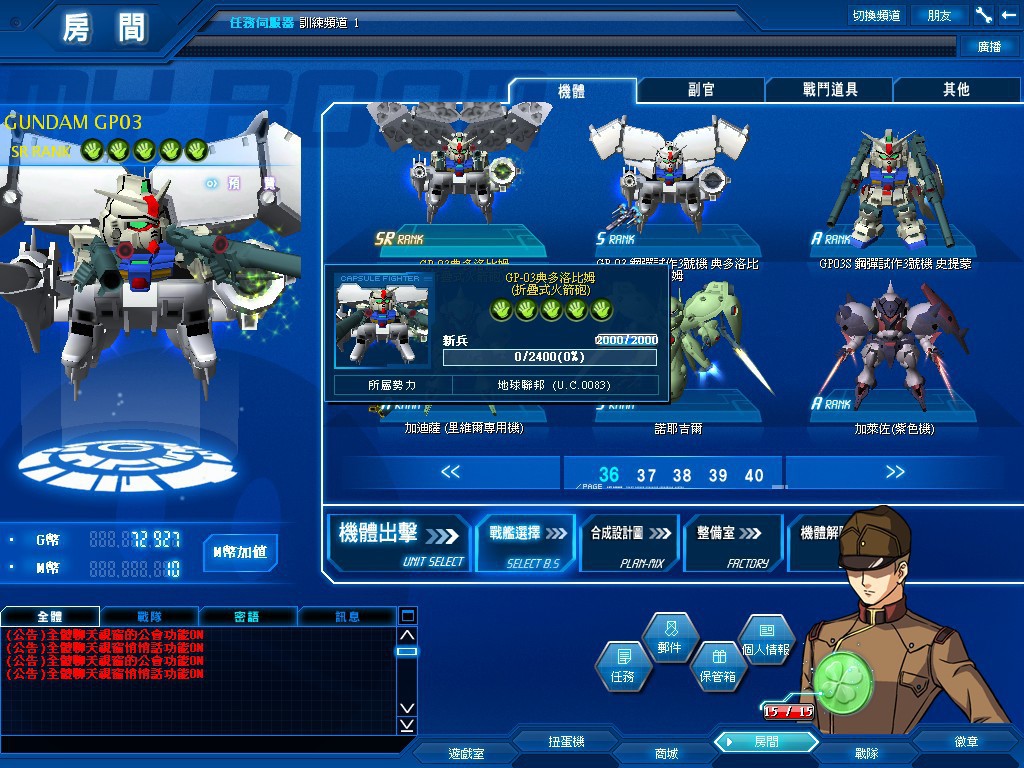Open the 任務 missions icon
The image size is (1024, 768).
(621, 667)
